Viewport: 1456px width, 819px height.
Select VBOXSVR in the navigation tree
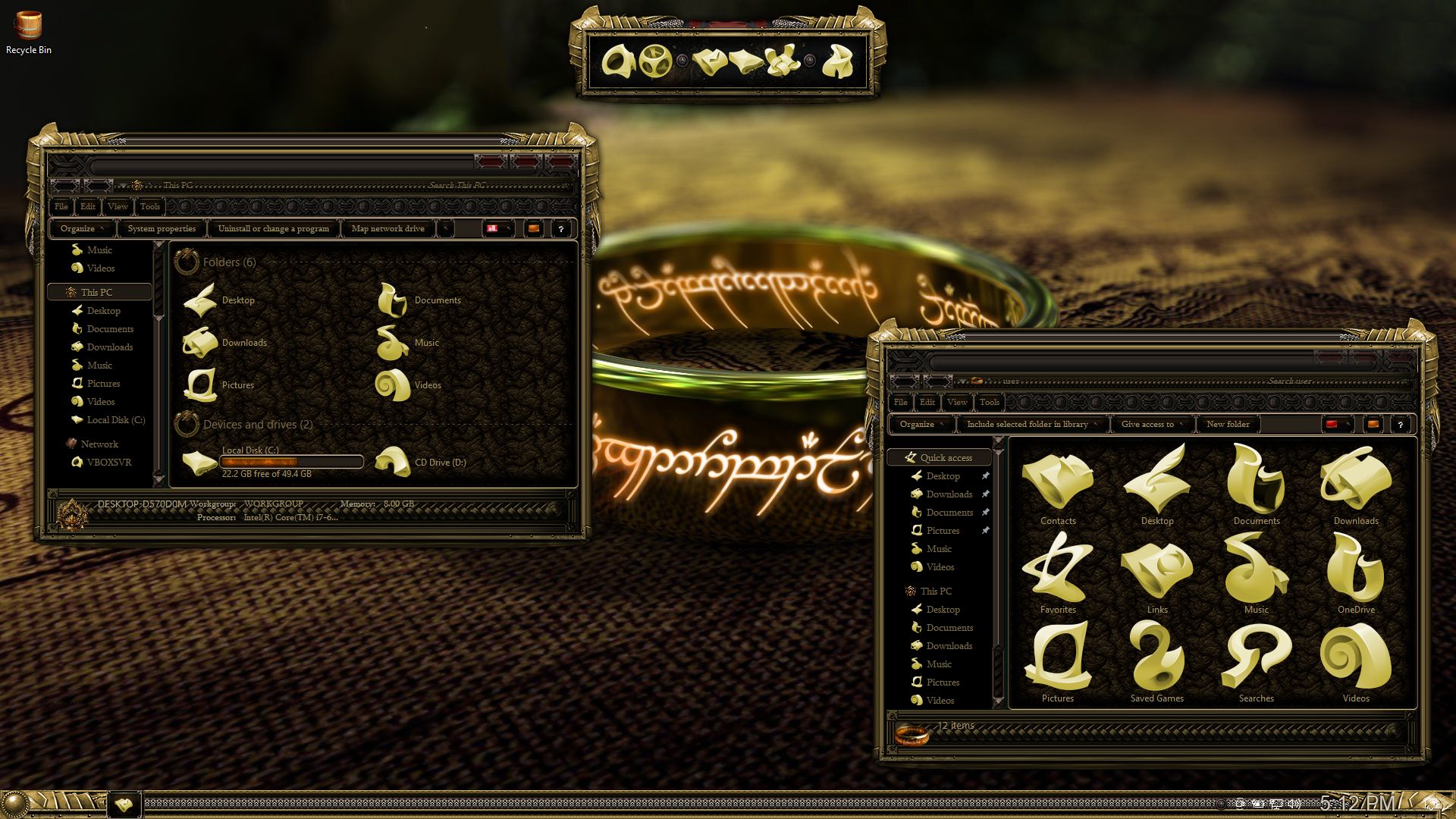tap(108, 462)
